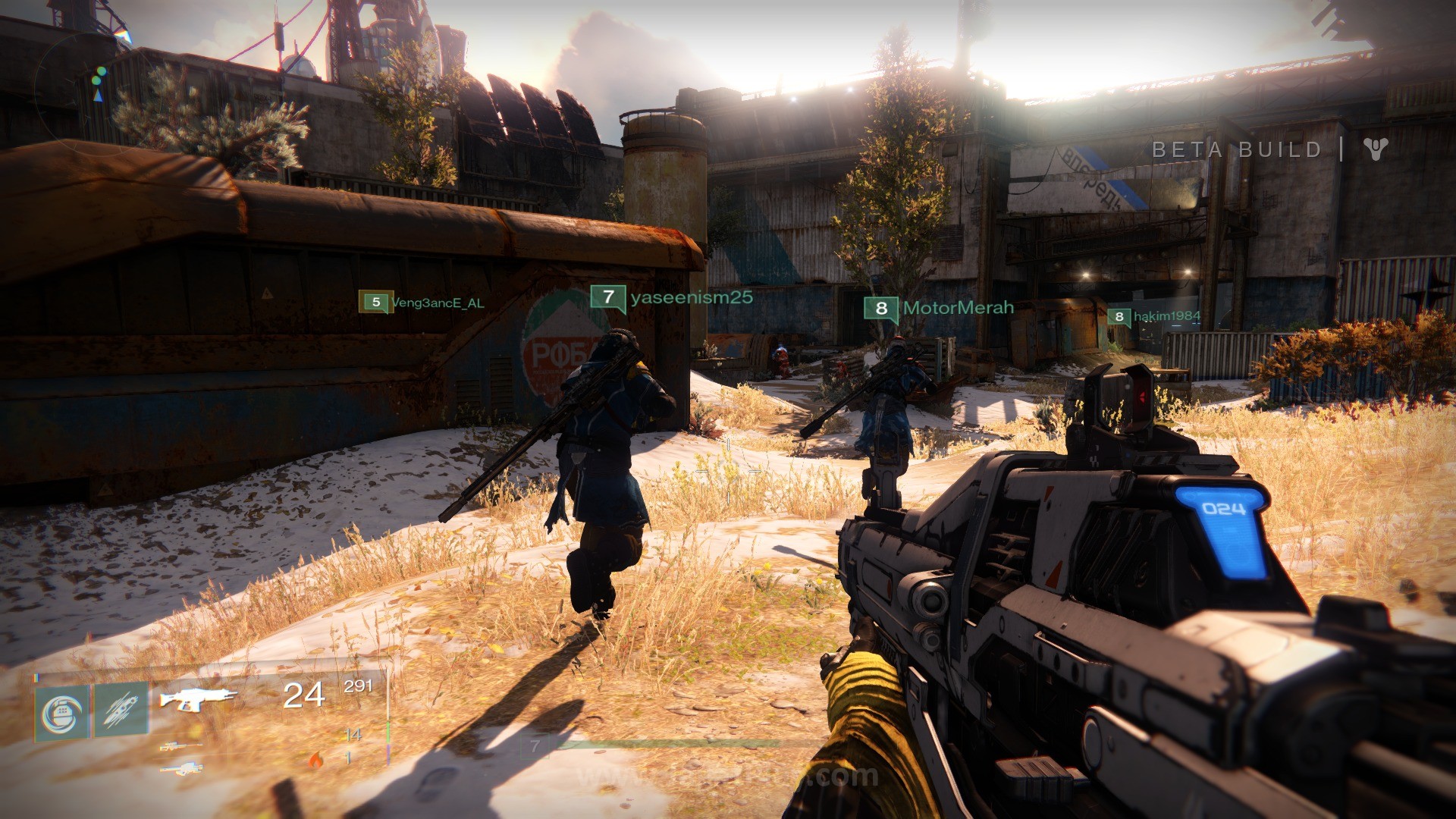Viewport: 1456px width, 819px height.
Task: Choose the Veng3ancE_AL player nameplate
Action: (x=422, y=303)
